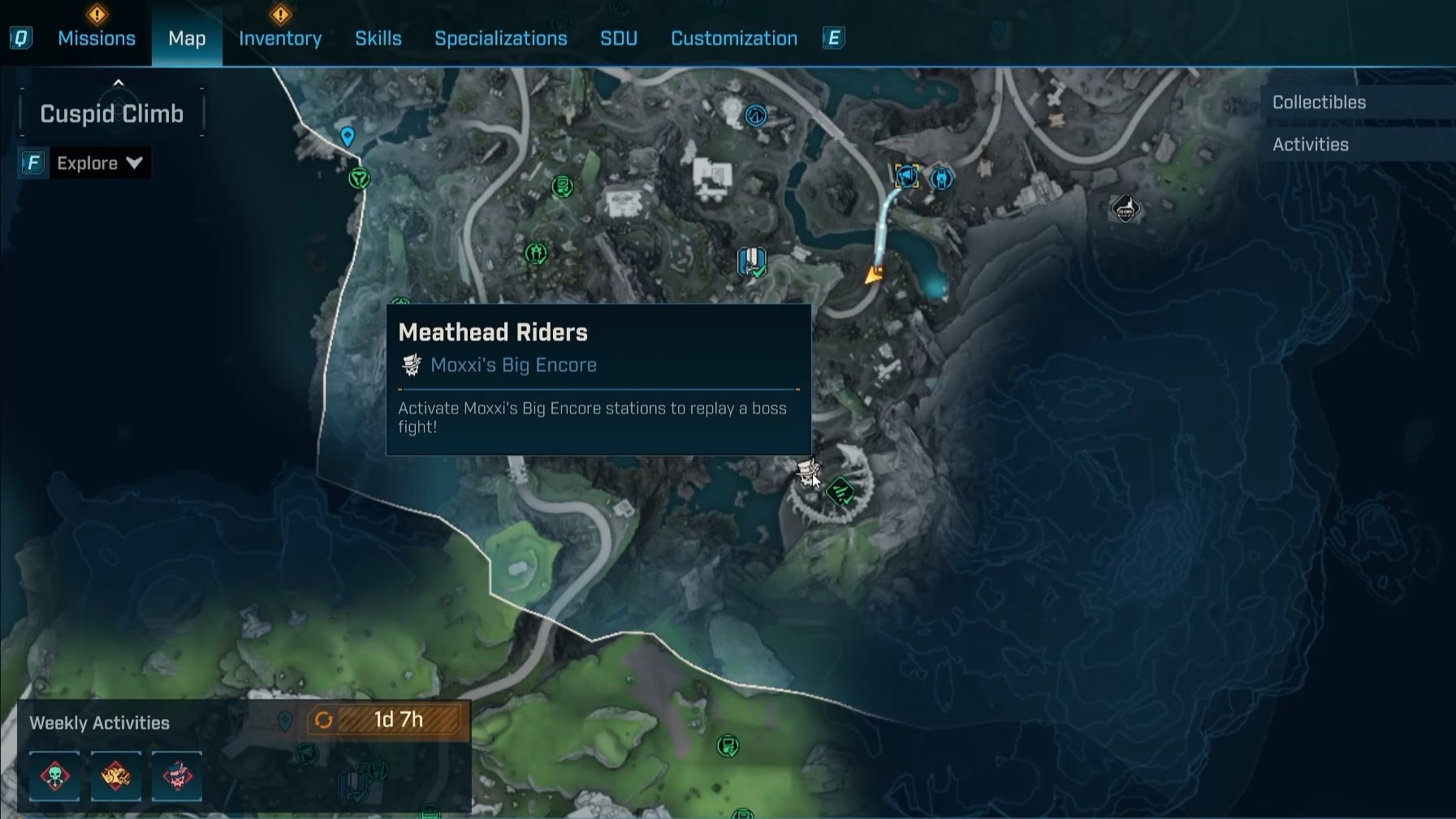This screenshot has width=1456, height=819.
Task: Open the red hat-wearing weekly activity icon
Action: pos(177,776)
